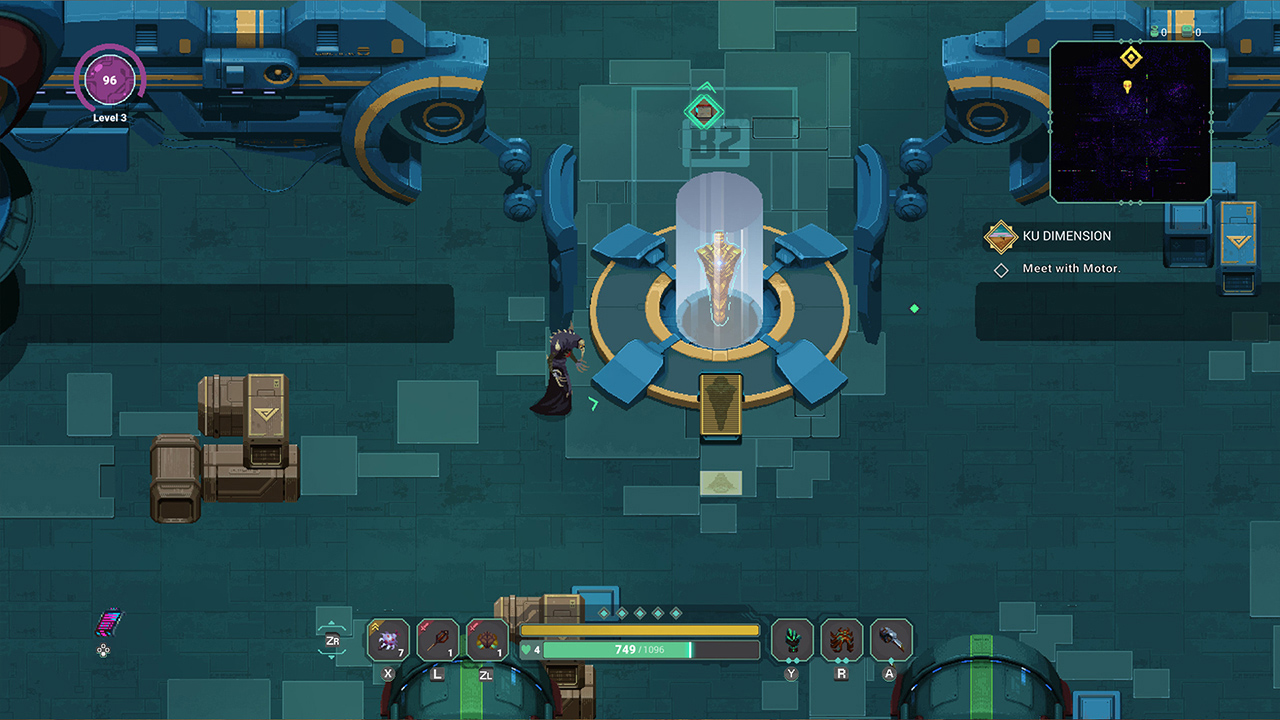Select the purple creature item on X slot

pyautogui.click(x=388, y=638)
